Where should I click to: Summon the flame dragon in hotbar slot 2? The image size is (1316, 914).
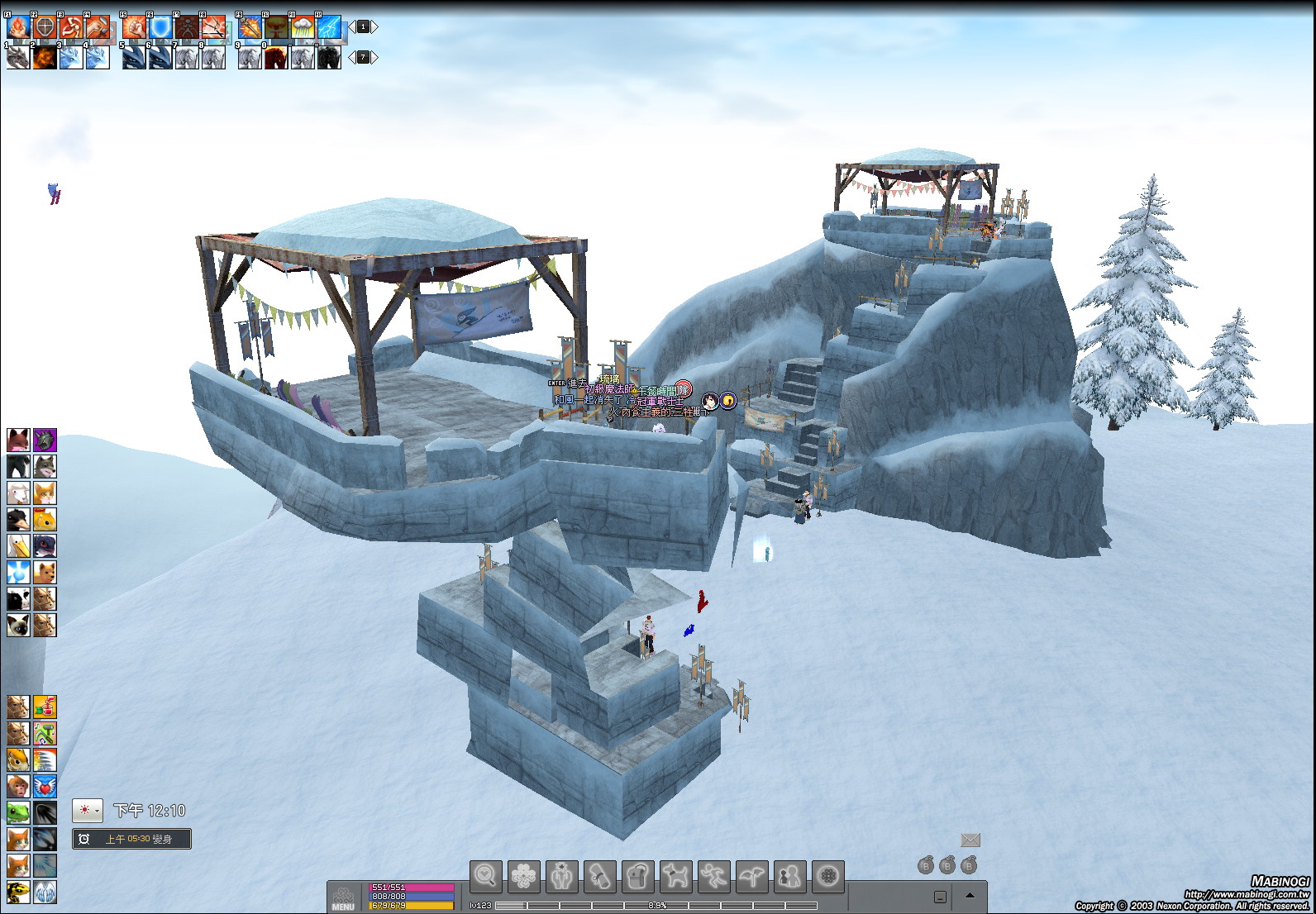point(45,57)
